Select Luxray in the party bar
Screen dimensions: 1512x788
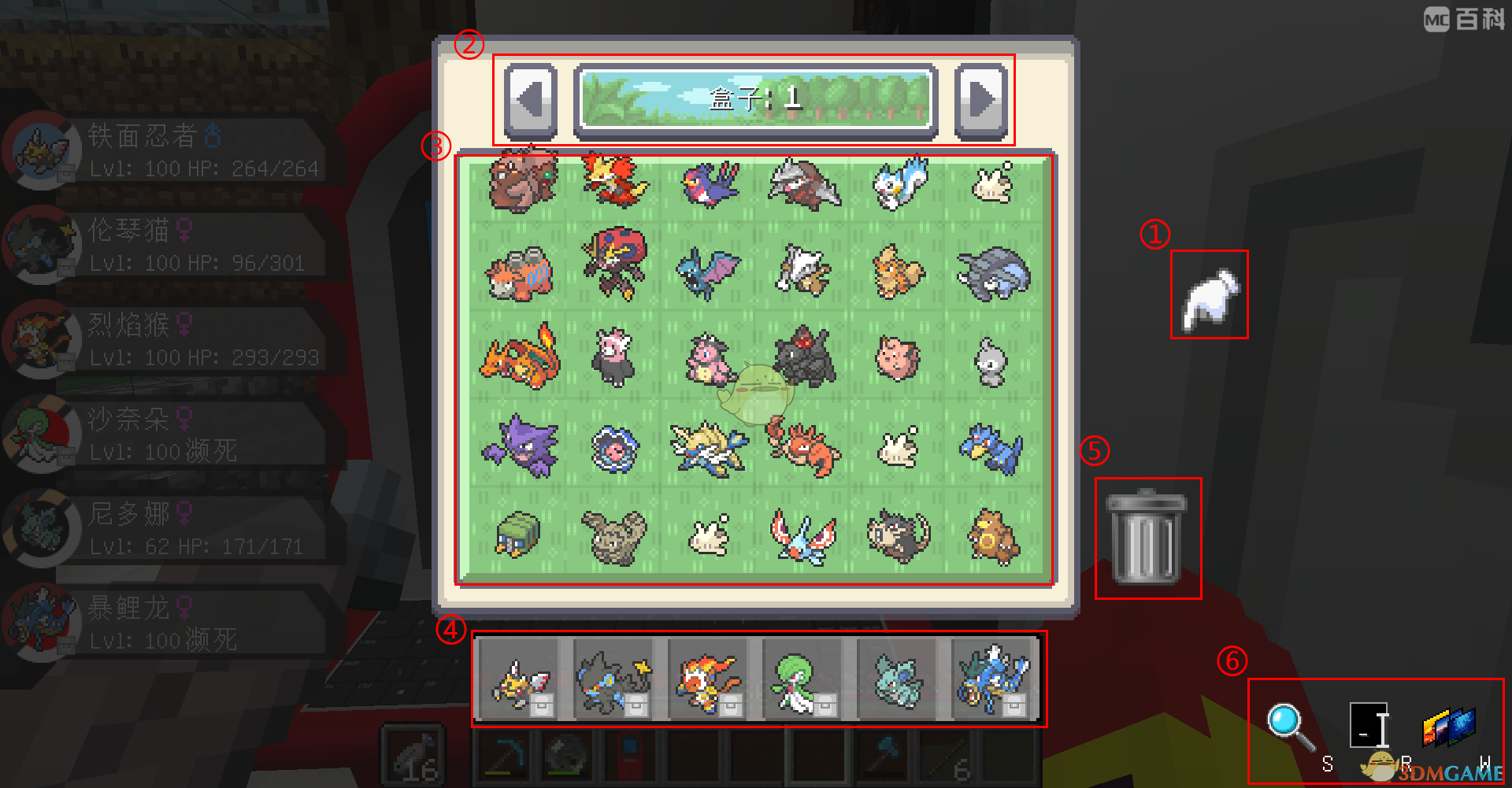pyautogui.click(x=613, y=680)
